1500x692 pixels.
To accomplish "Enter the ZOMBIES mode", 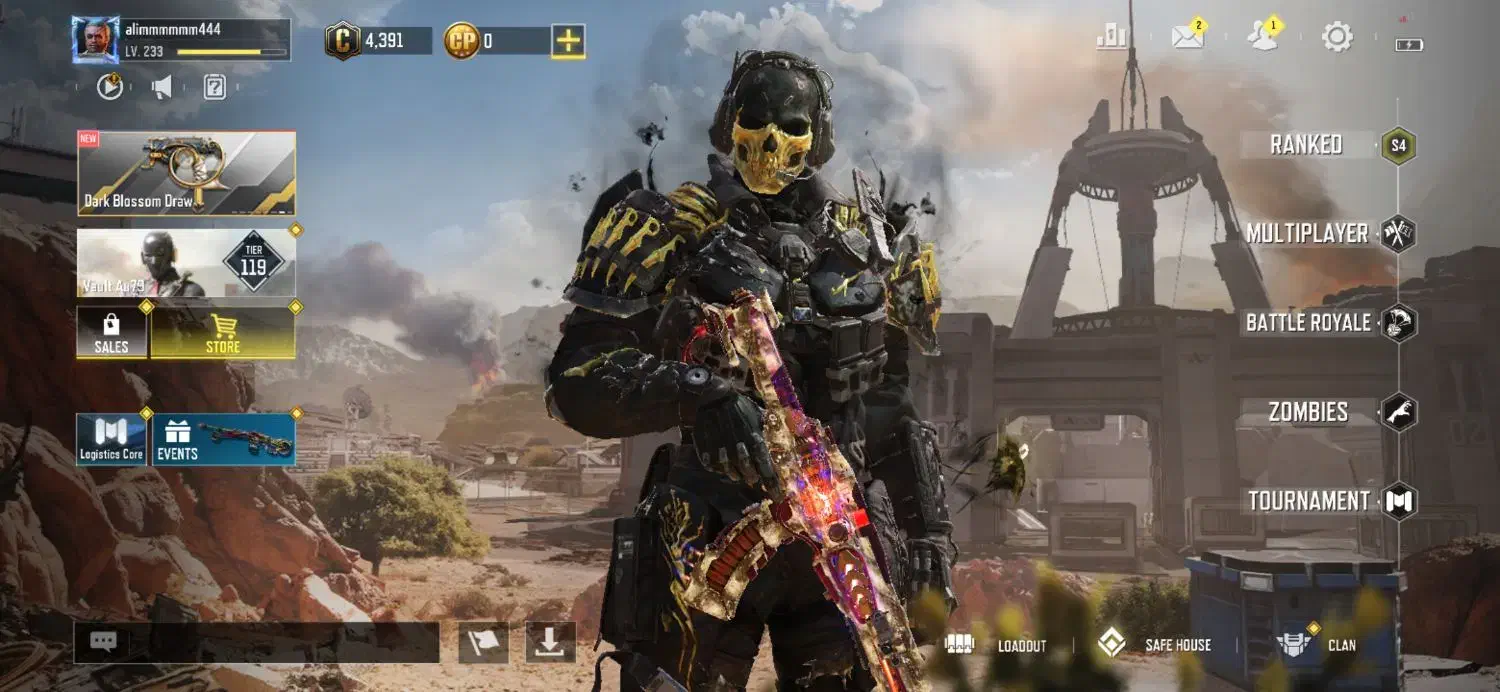I will coord(1308,412).
